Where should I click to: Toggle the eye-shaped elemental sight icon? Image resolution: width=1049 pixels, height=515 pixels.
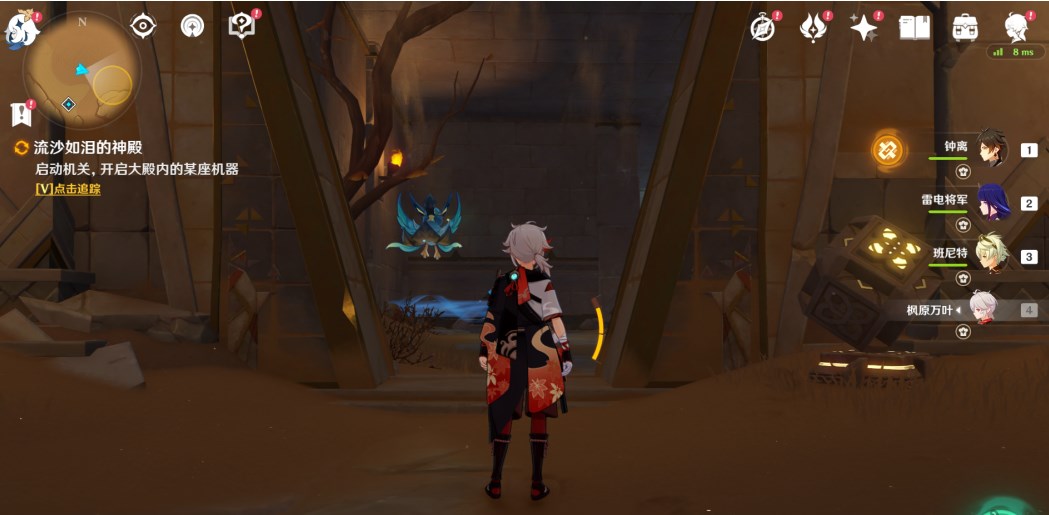tap(144, 26)
